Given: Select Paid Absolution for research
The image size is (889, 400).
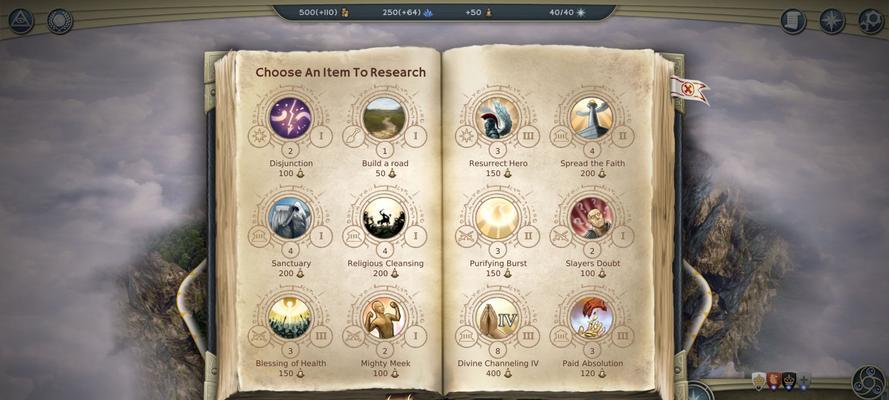Looking at the screenshot, I should click(591, 317).
